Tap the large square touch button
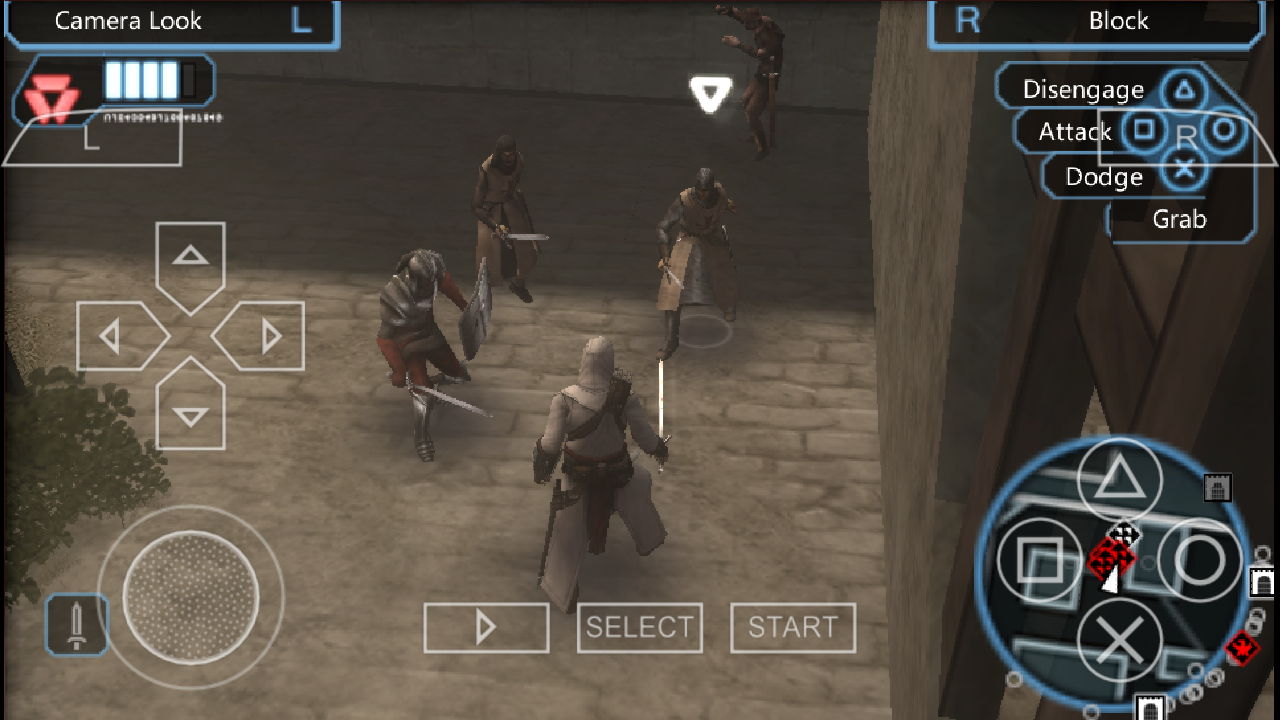The image size is (1280, 720). [x=1040, y=561]
